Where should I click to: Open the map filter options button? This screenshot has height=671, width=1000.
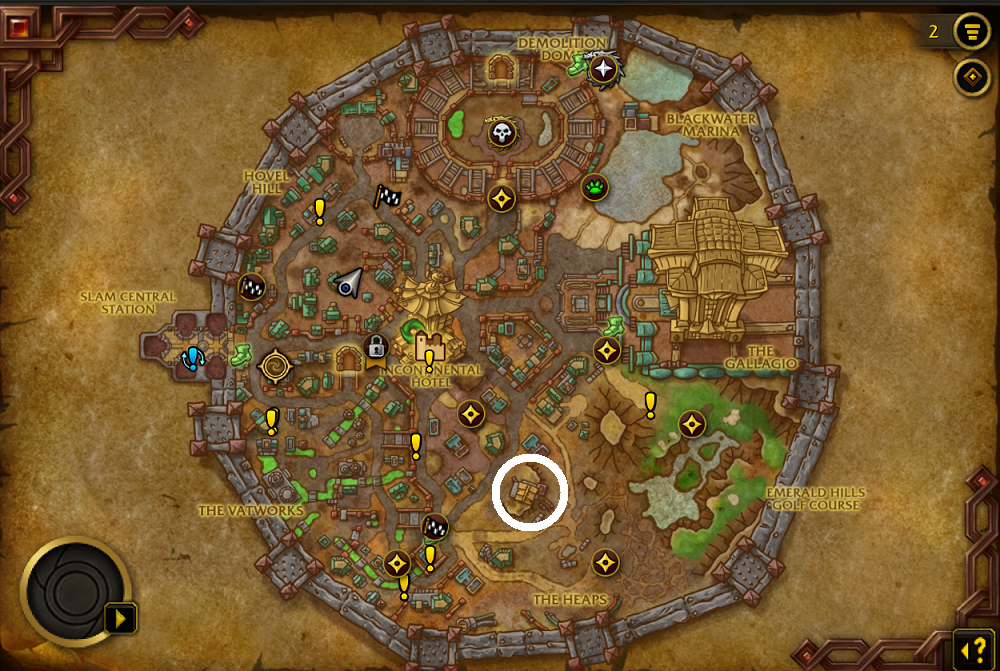[971, 31]
